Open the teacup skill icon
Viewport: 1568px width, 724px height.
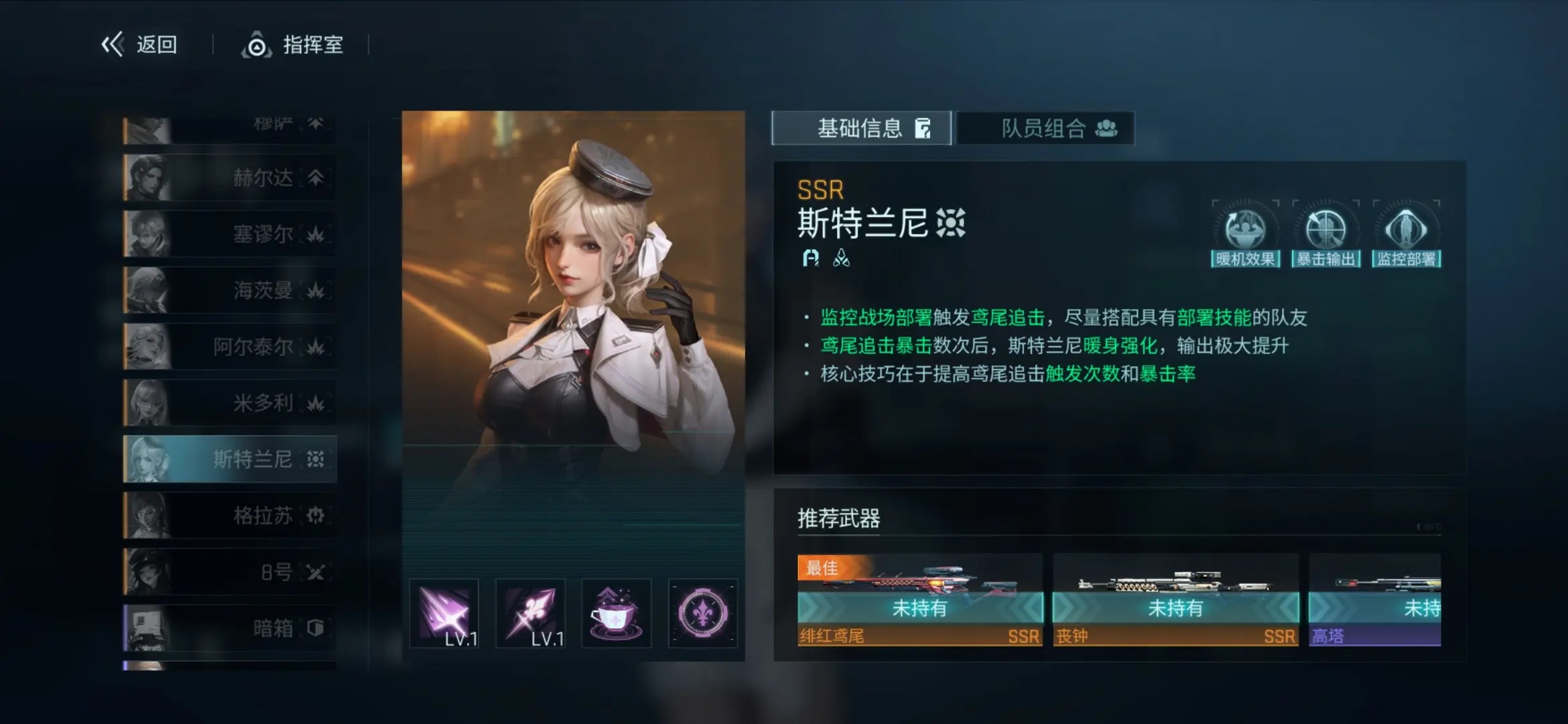[x=616, y=613]
